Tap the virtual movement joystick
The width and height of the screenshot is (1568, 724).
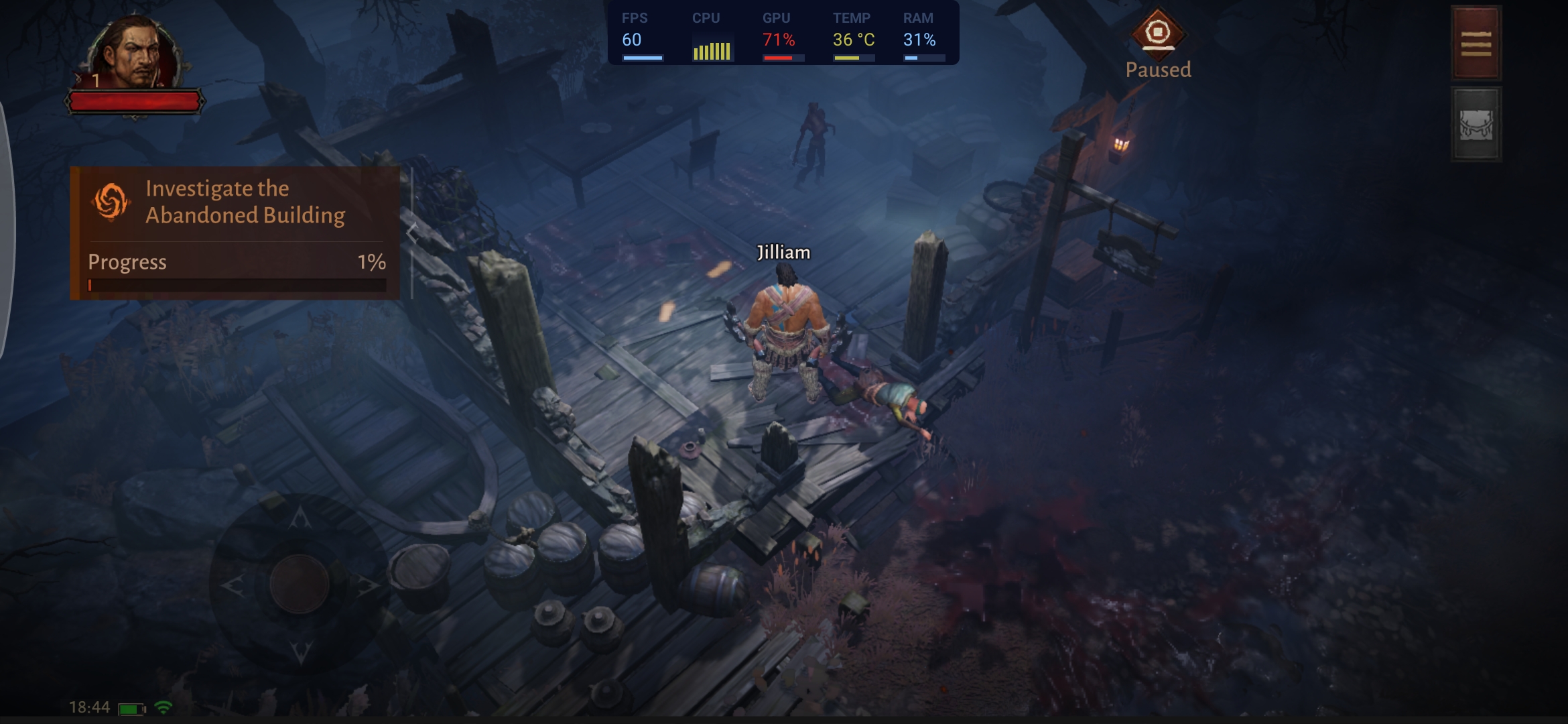[300, 584]
